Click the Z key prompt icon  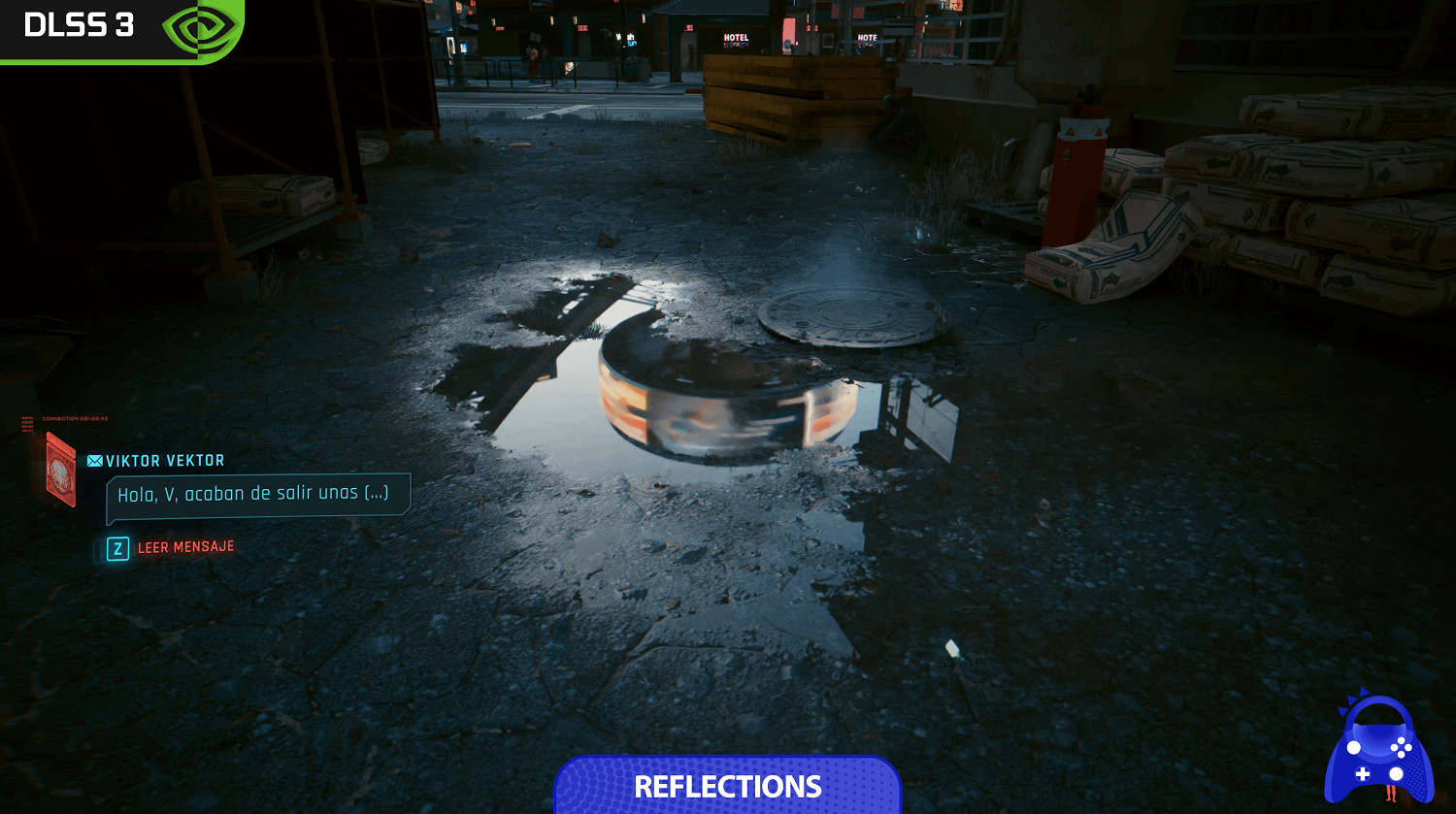pos(116,546)
